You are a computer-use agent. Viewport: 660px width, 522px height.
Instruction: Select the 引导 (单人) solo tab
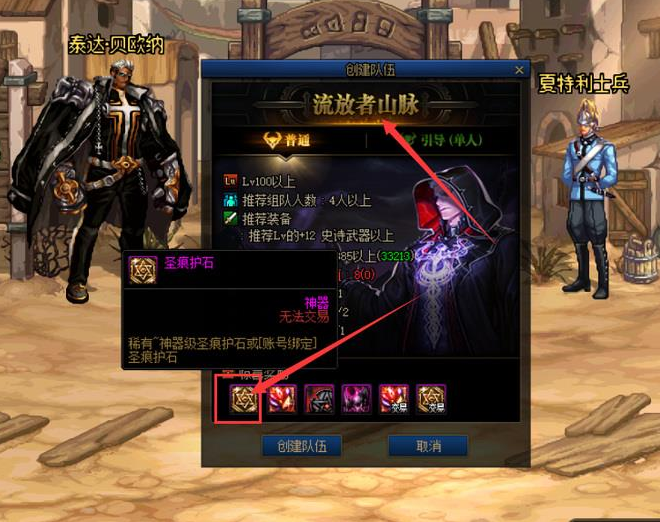[441, 140]
